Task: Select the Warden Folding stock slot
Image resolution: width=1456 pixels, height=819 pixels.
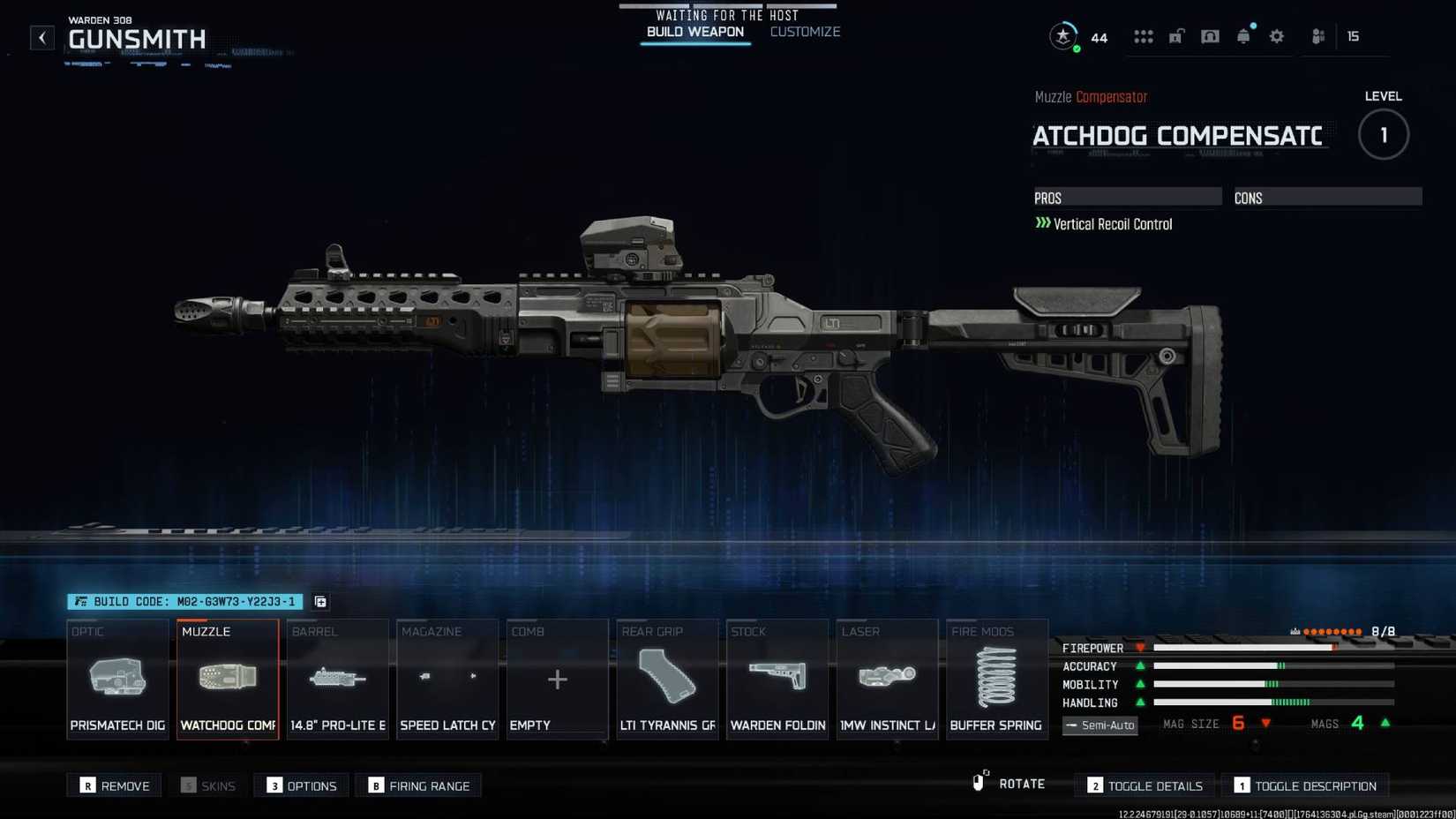Action: pyautogui.click(x=777, y=680)
